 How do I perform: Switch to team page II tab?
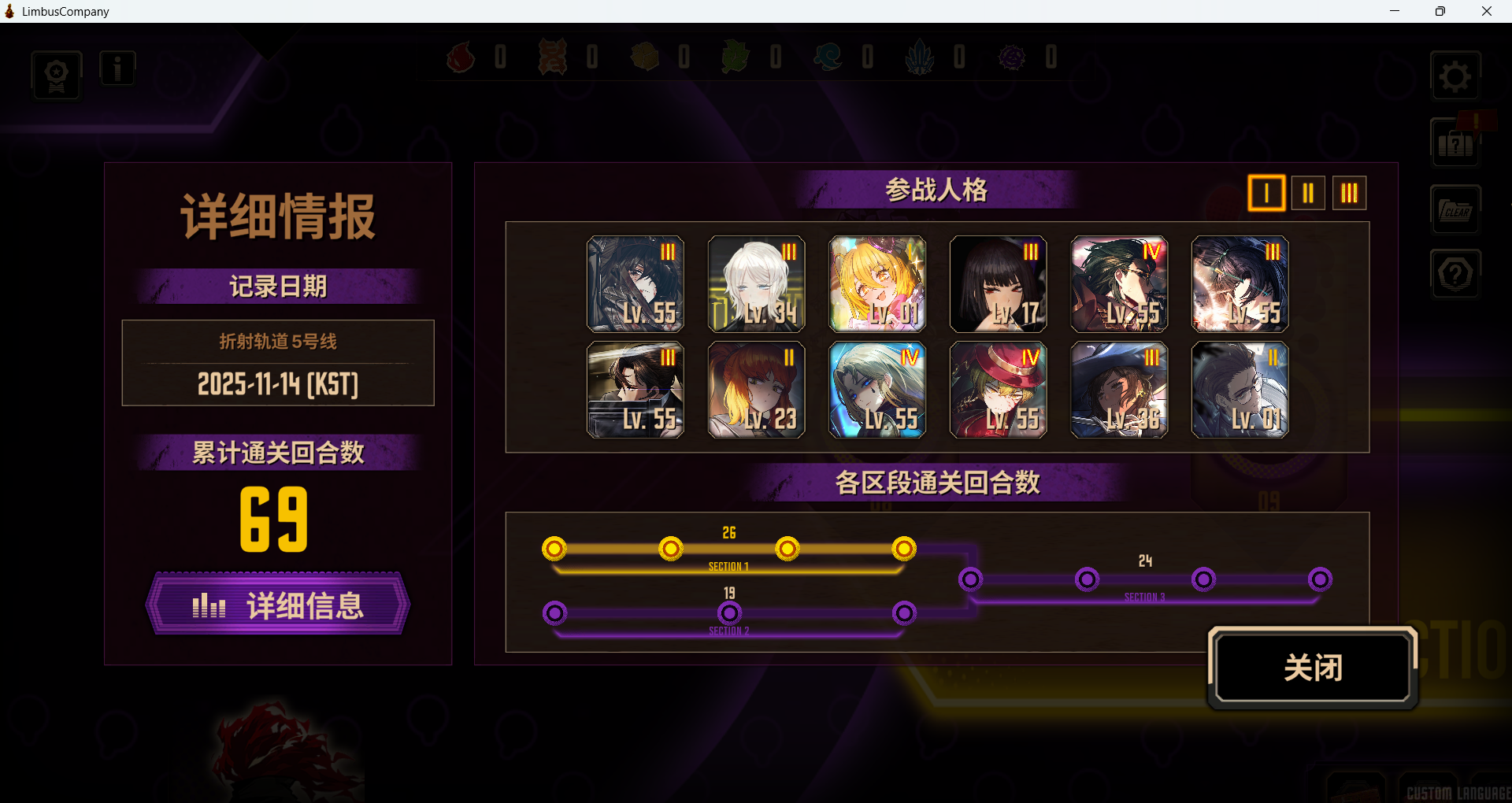(1307, 193)
